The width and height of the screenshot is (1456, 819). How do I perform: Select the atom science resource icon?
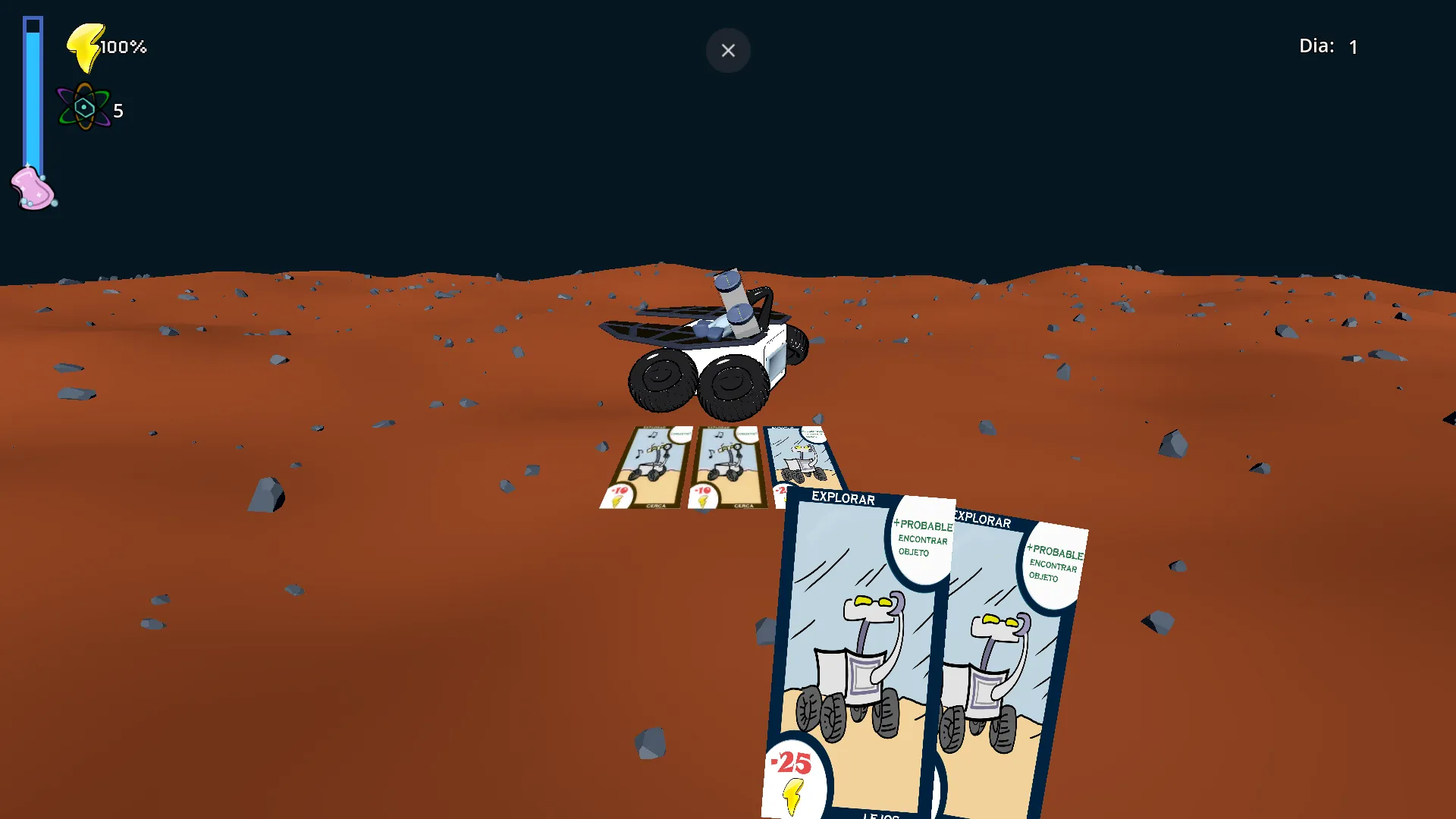coord(85,106)
